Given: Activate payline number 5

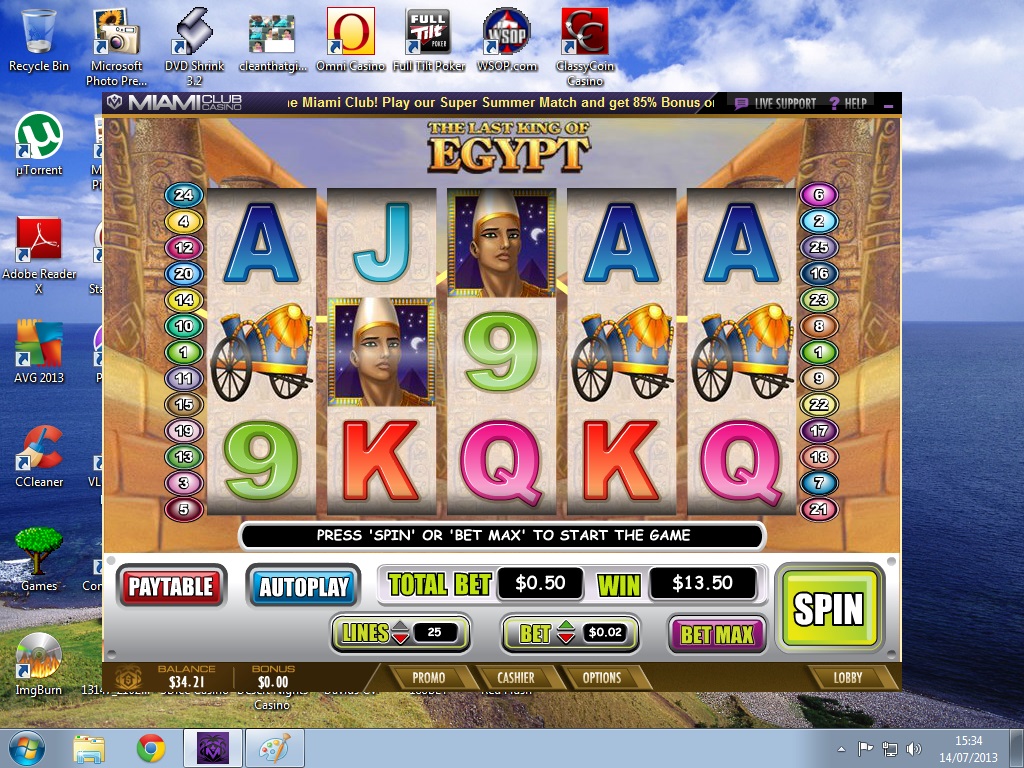Looking at the screenshot, I should coord(184,509).
